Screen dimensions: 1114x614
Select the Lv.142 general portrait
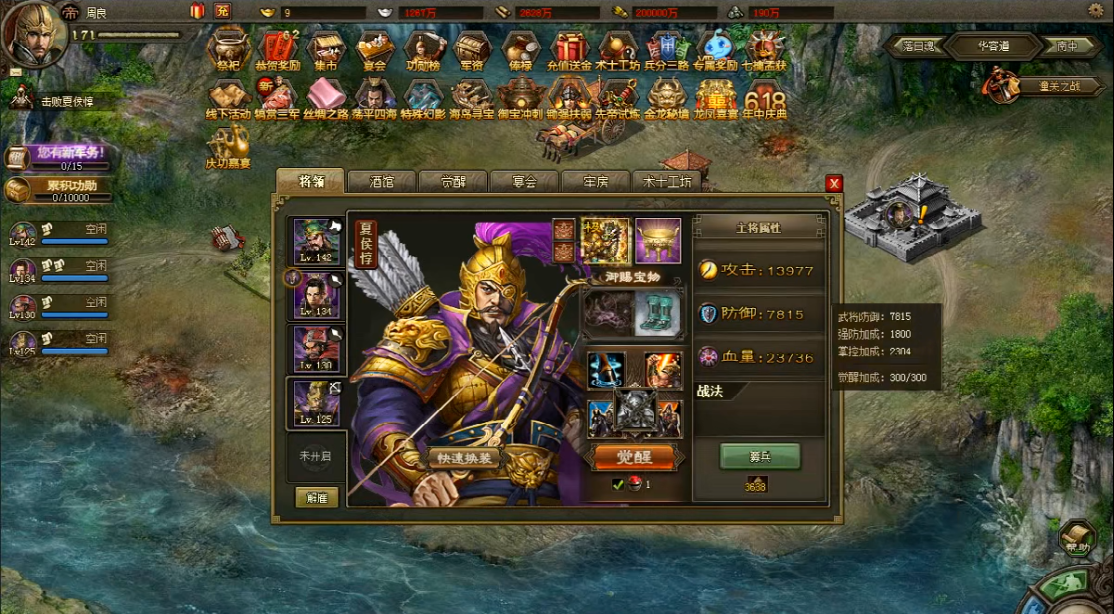coord(316,241)
